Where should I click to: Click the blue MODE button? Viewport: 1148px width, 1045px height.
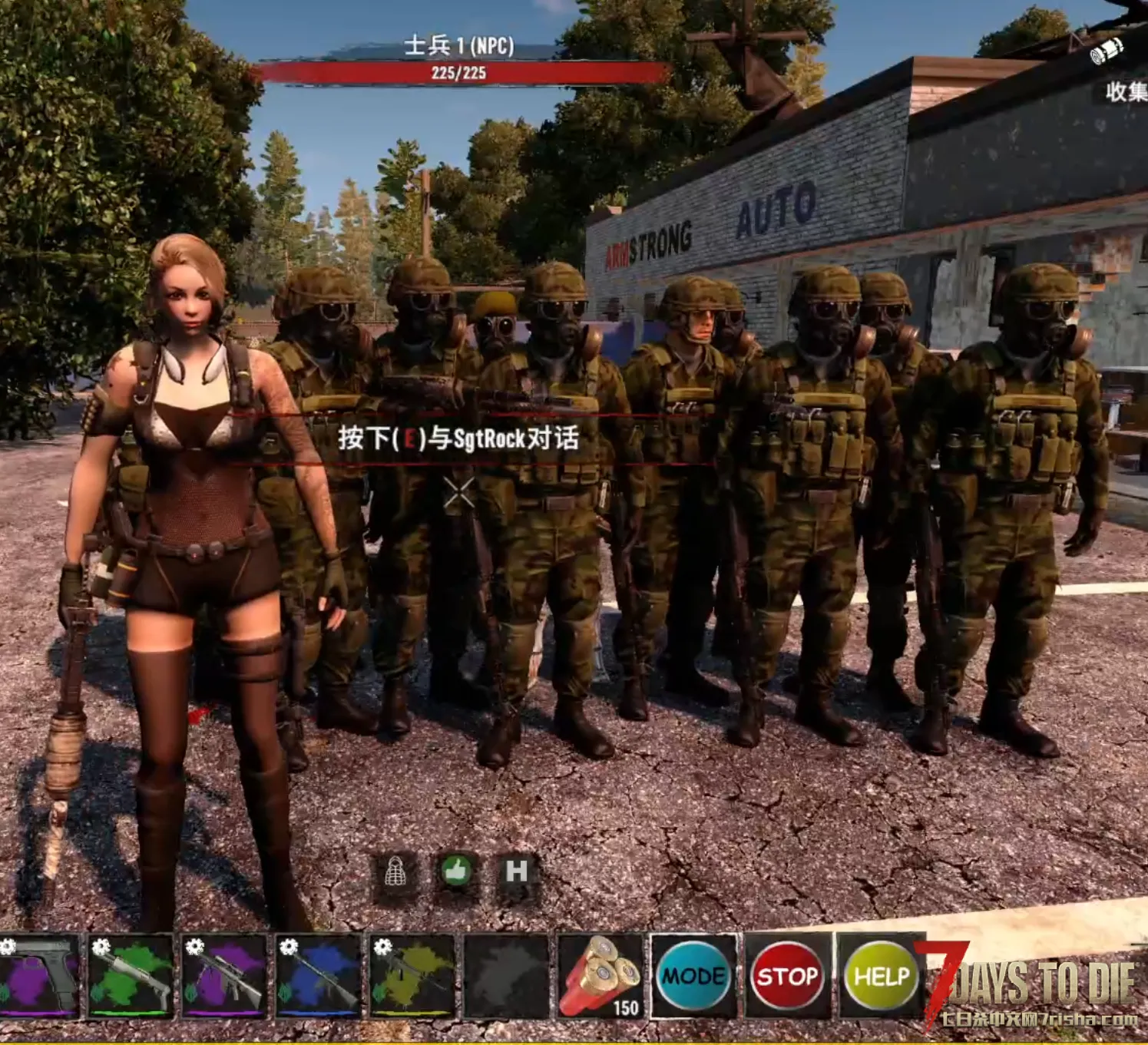coord(694,977)
